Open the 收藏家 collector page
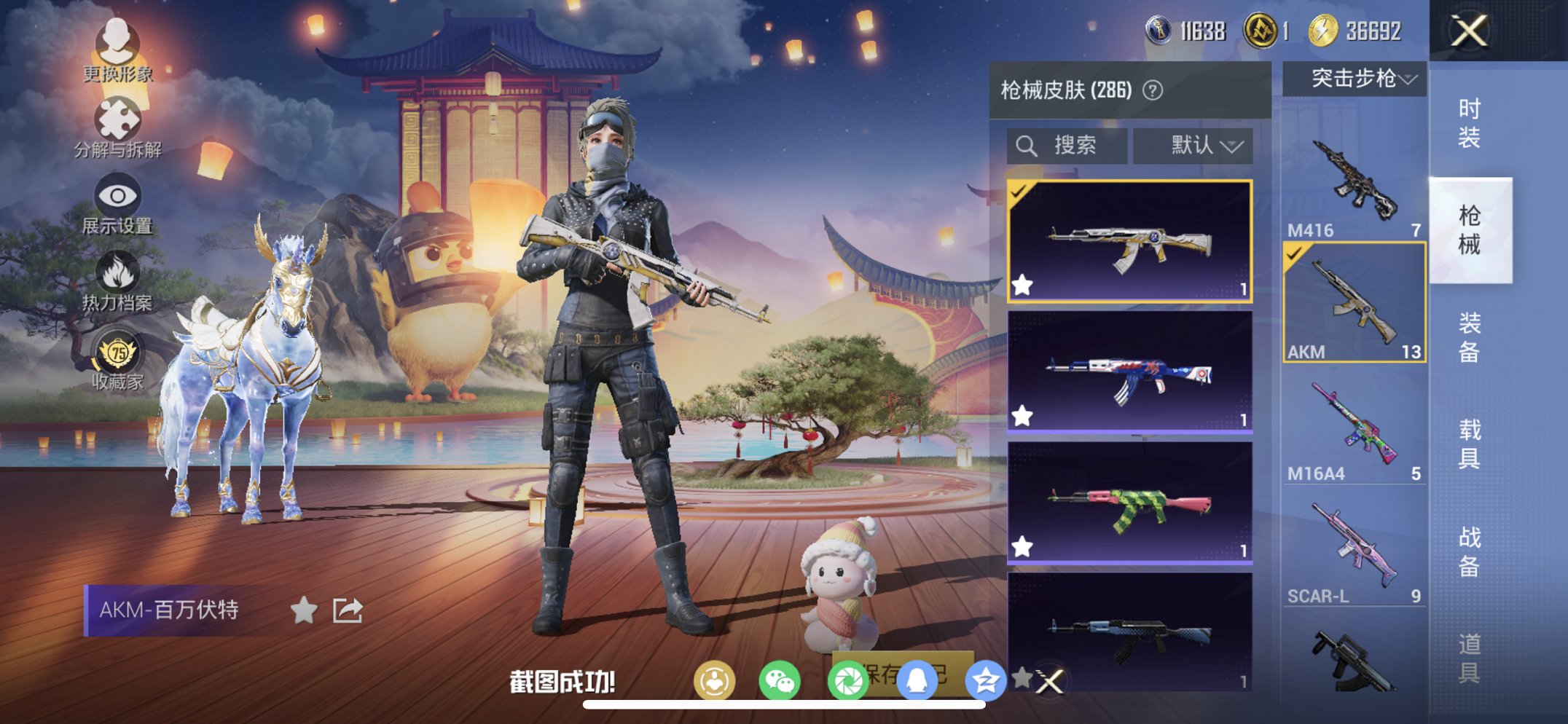 [x=117, y=357]
